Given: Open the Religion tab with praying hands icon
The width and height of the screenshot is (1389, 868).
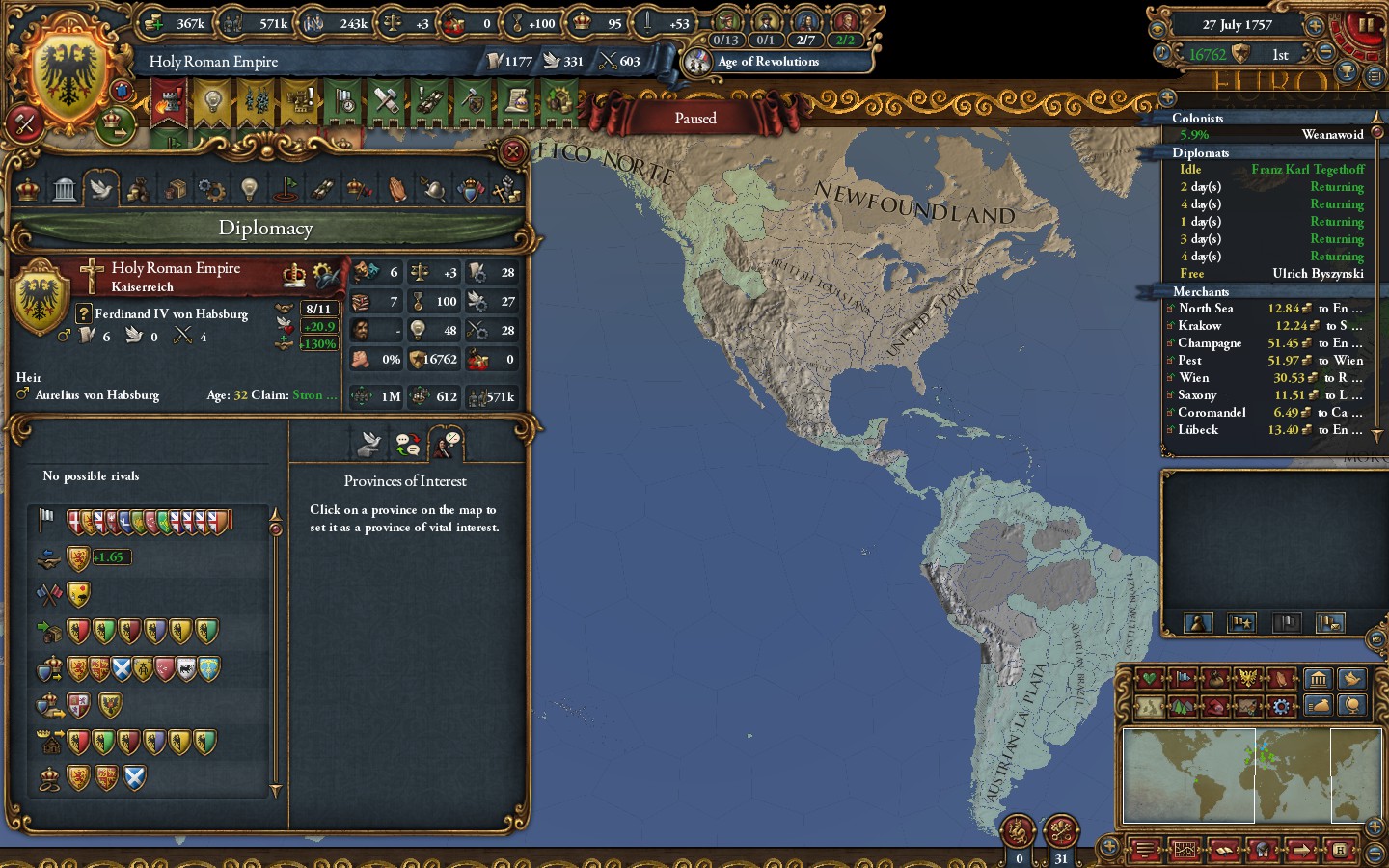Looking at the screenshot, I should (x=397, y=189).
